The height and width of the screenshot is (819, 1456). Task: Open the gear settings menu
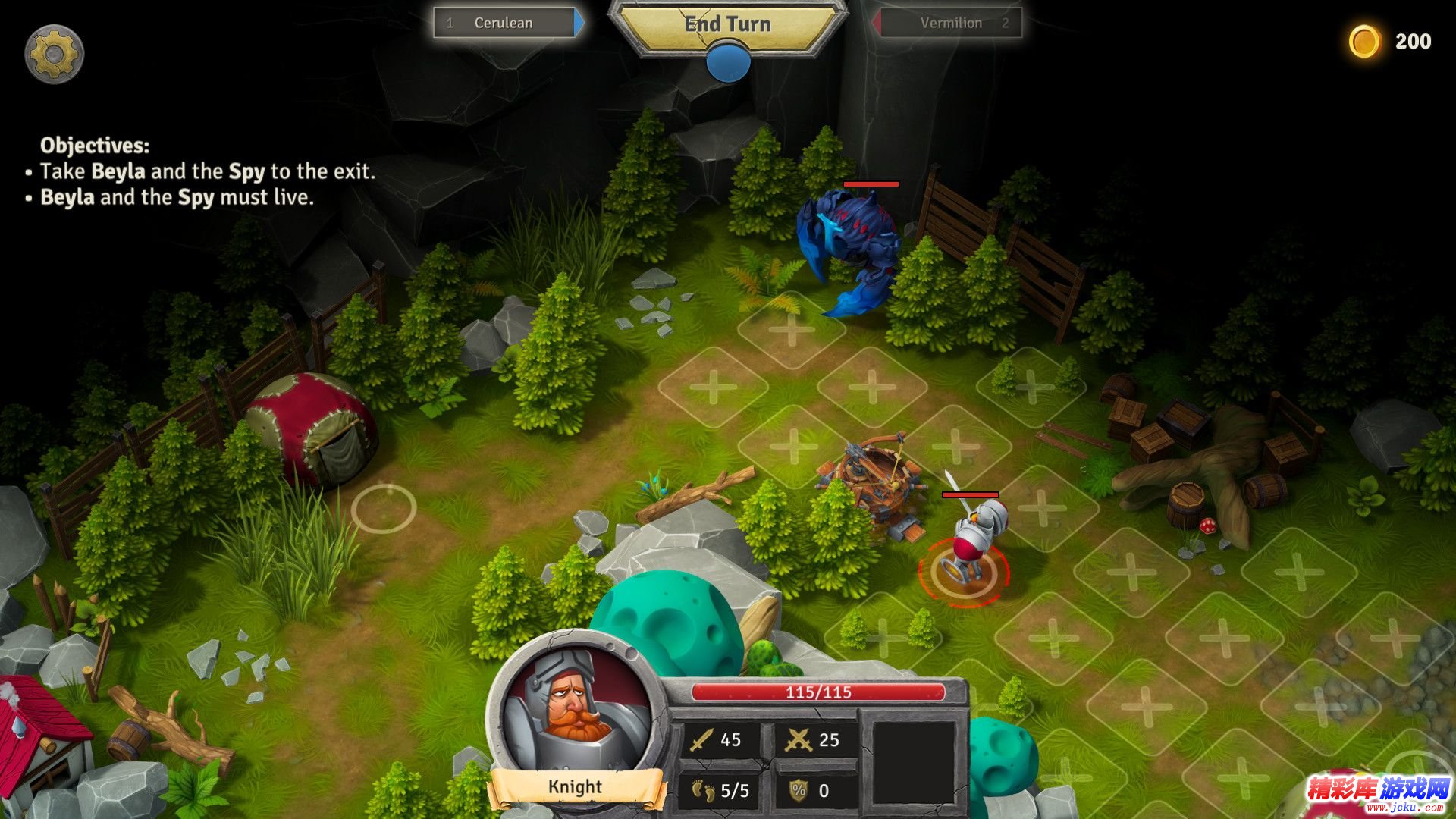pyautogui.click(x=54, y=54)
